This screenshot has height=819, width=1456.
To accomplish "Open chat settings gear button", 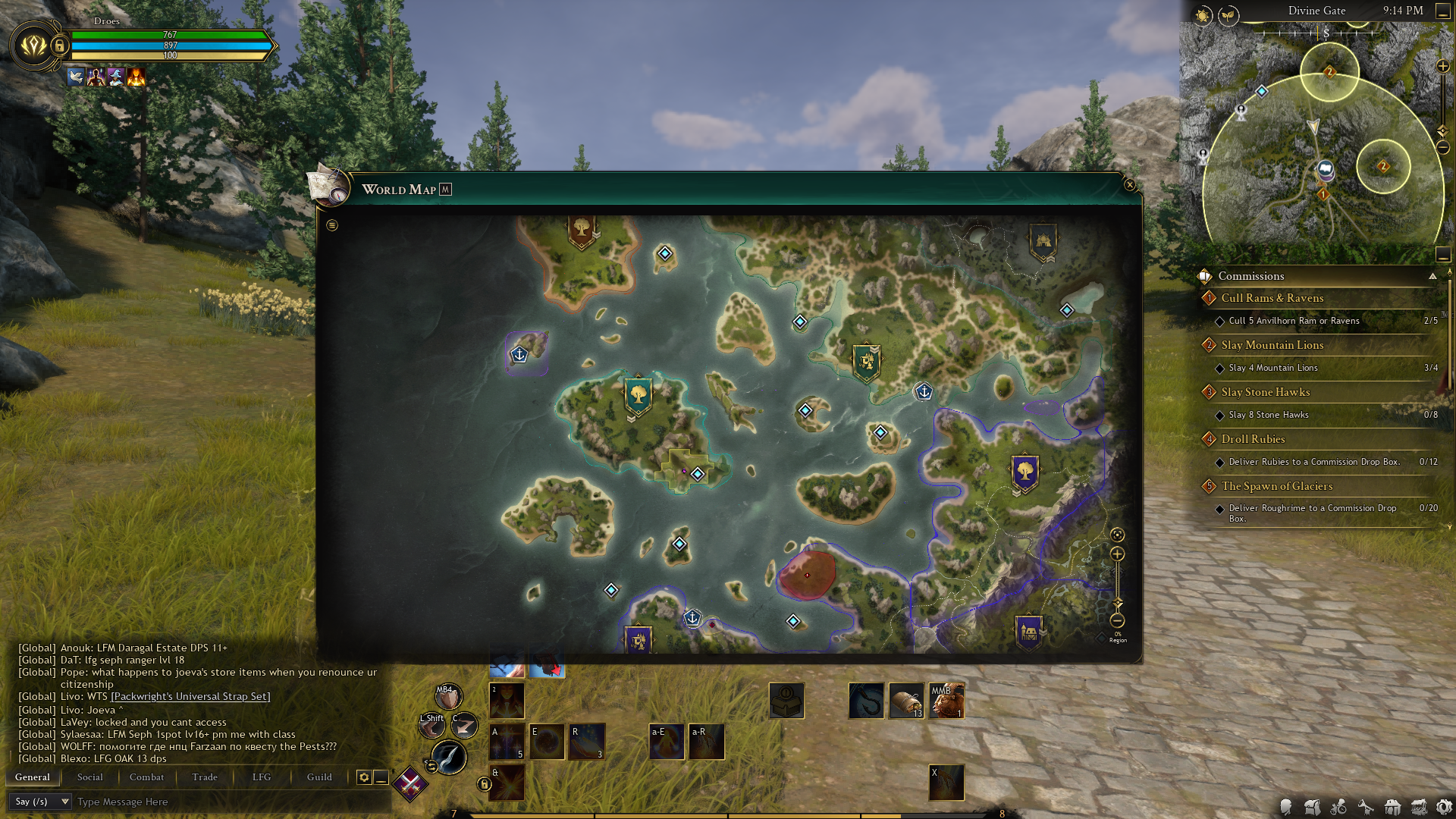I will point(364,777).
